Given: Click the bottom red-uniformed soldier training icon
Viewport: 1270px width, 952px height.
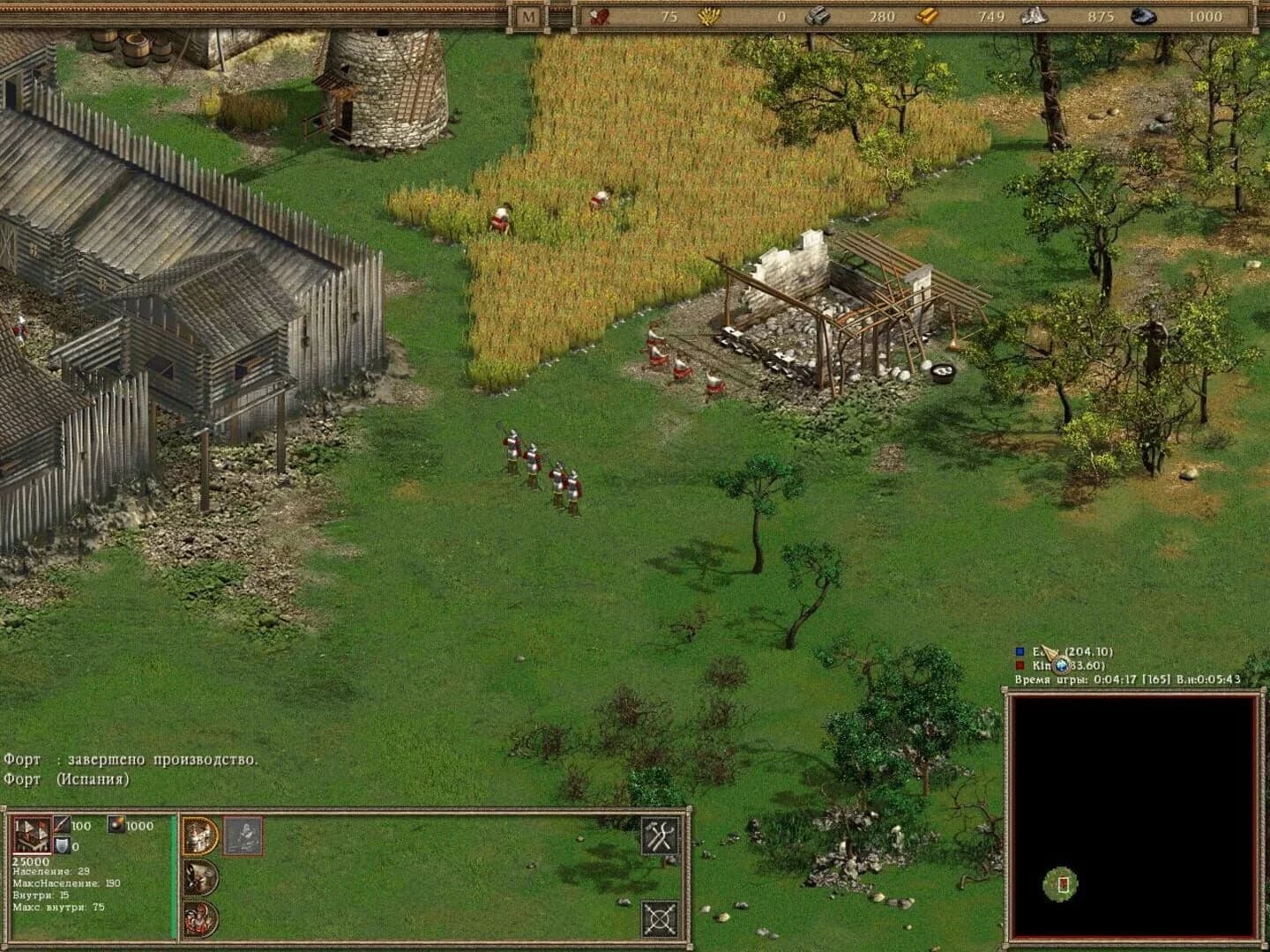Looking at the screenshot, I should point(199,917).
